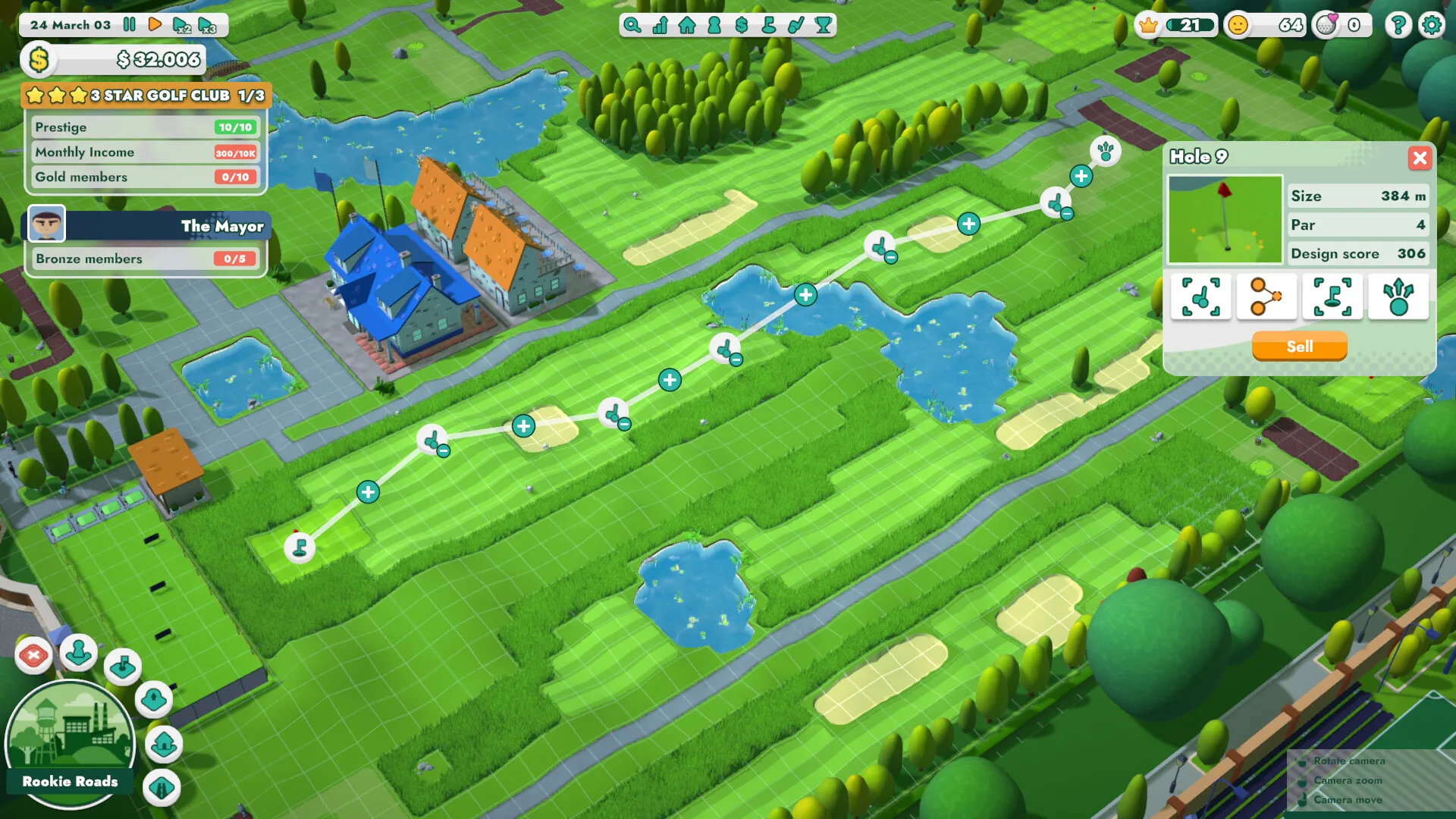
Task: Select the shot direction arrows tool
Action: click(x=1399, y=297)
